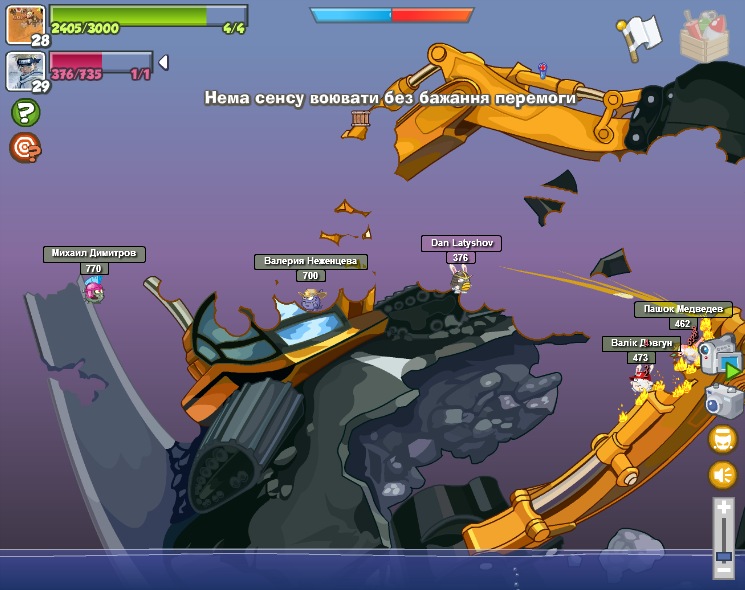The image size is (745, 590).
Task: Click the orange target hint icon
Action: pyautogui.click(x=24, y=147)
